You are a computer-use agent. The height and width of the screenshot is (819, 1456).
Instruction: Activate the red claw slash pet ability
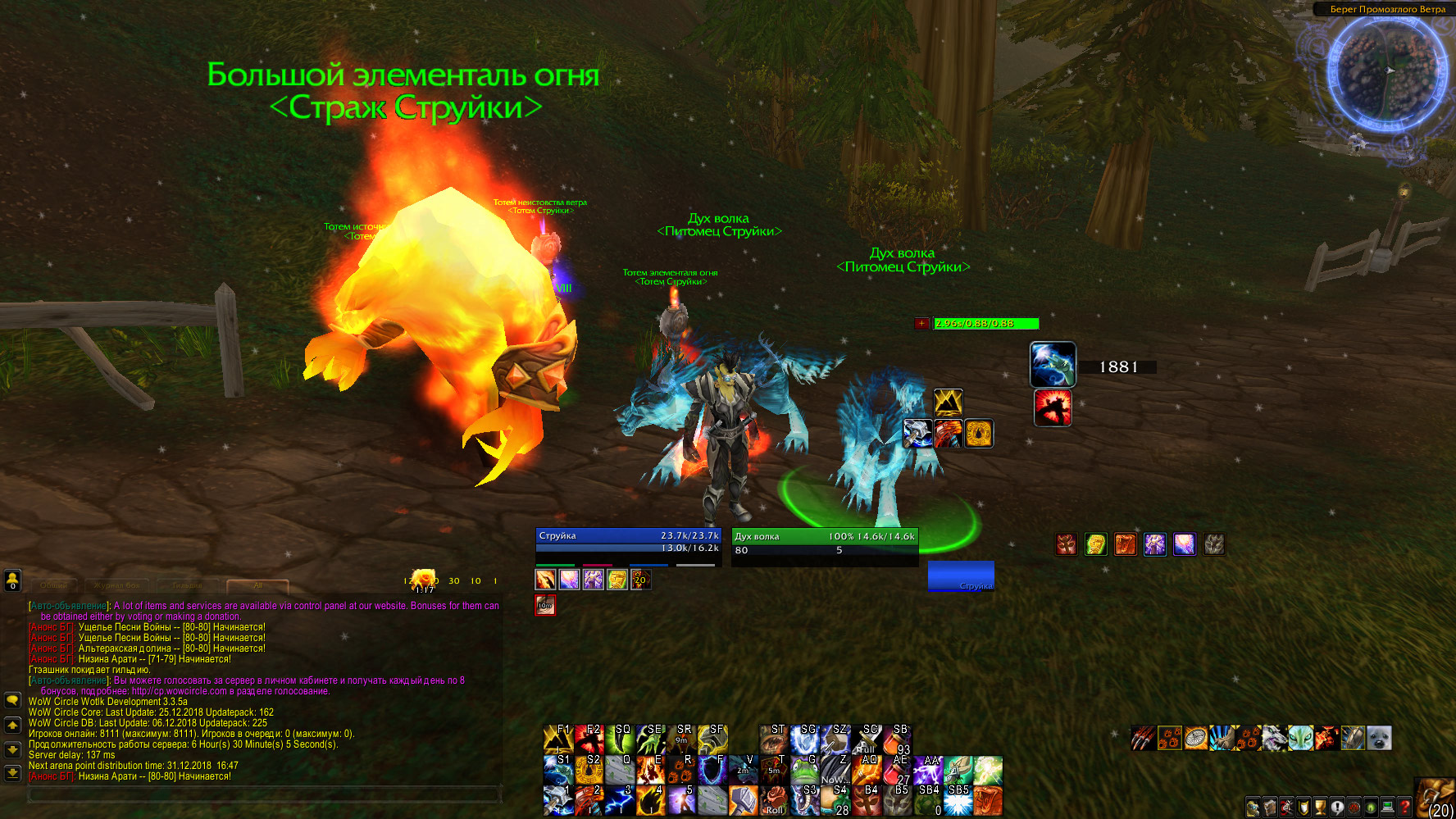1144,739
